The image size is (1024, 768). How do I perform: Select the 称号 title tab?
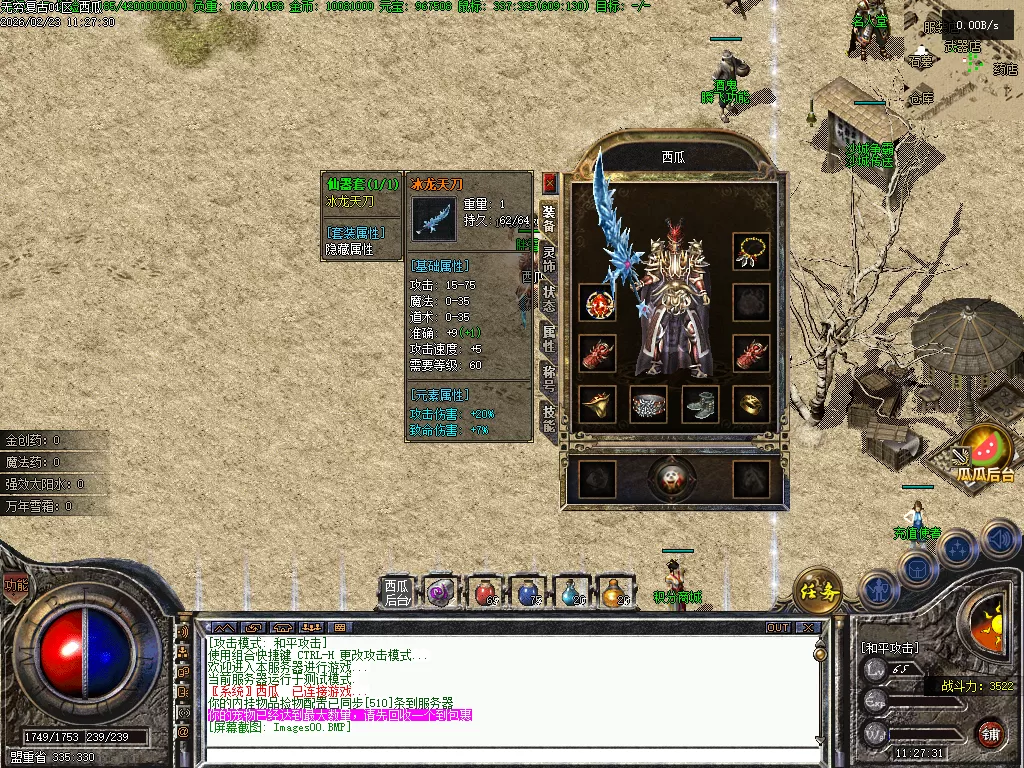coord(549,378)
